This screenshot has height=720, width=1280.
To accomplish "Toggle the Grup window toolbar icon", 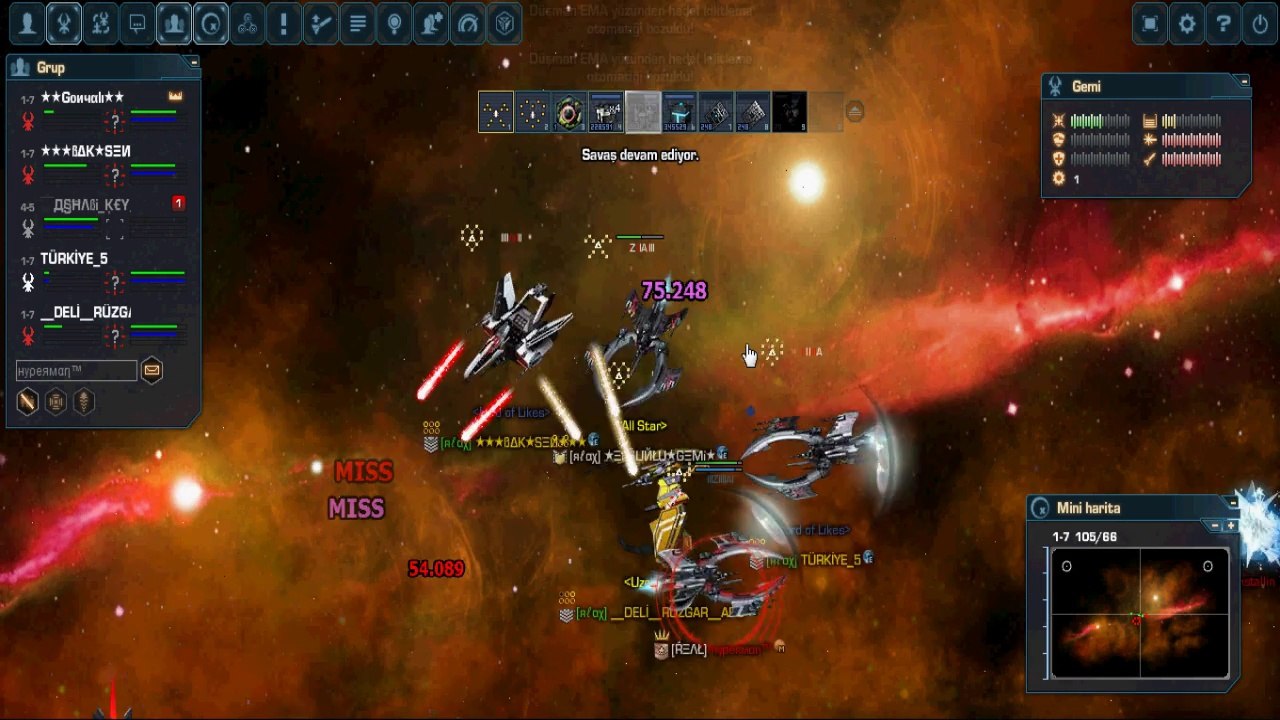I will point(174,24).
